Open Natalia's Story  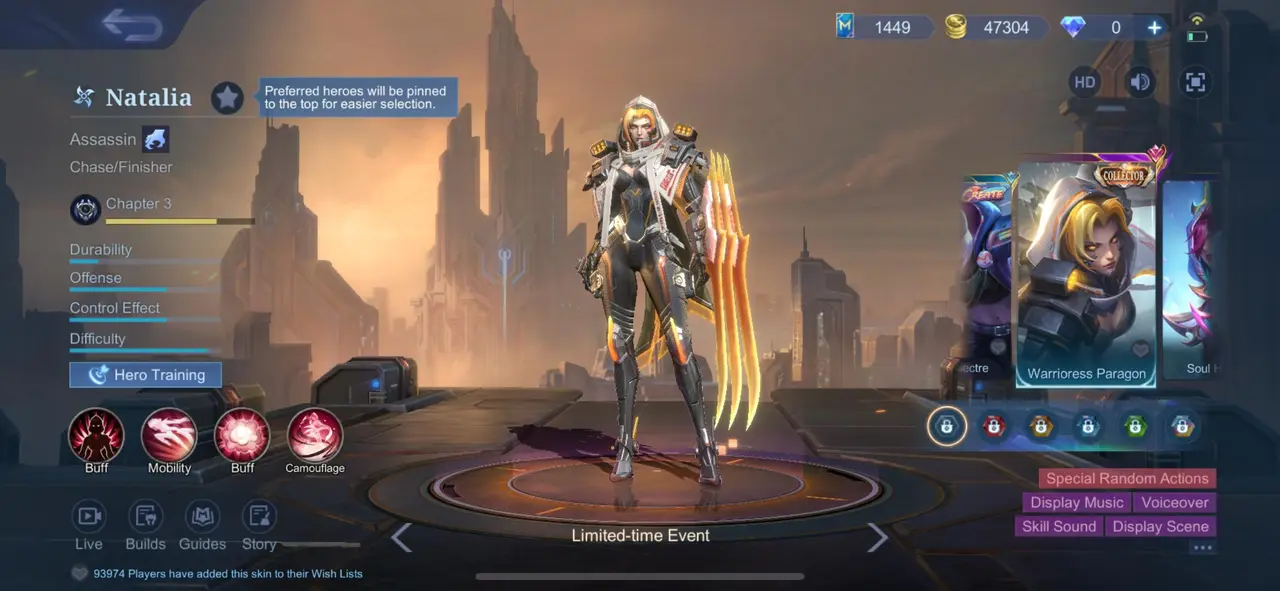[259, 516]
